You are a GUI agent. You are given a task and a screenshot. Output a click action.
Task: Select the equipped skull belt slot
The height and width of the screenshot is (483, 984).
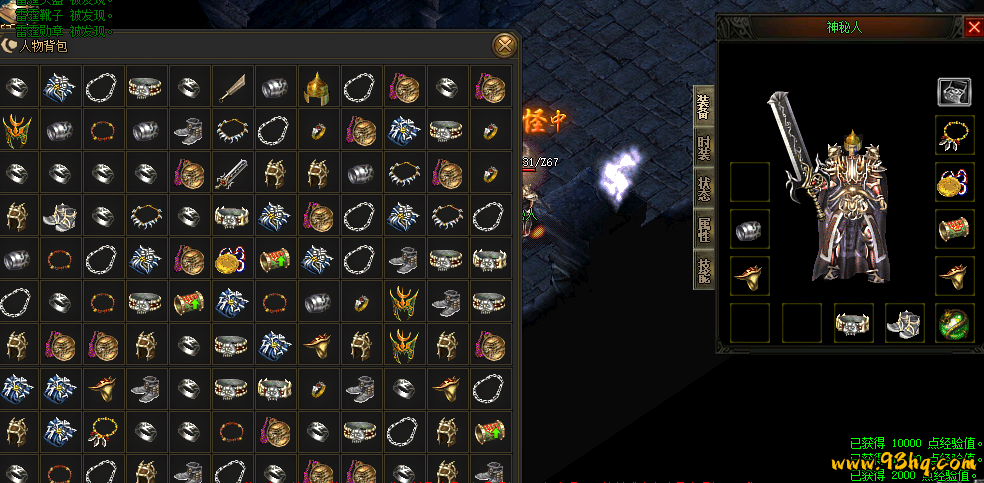click(x=853, y=323)
